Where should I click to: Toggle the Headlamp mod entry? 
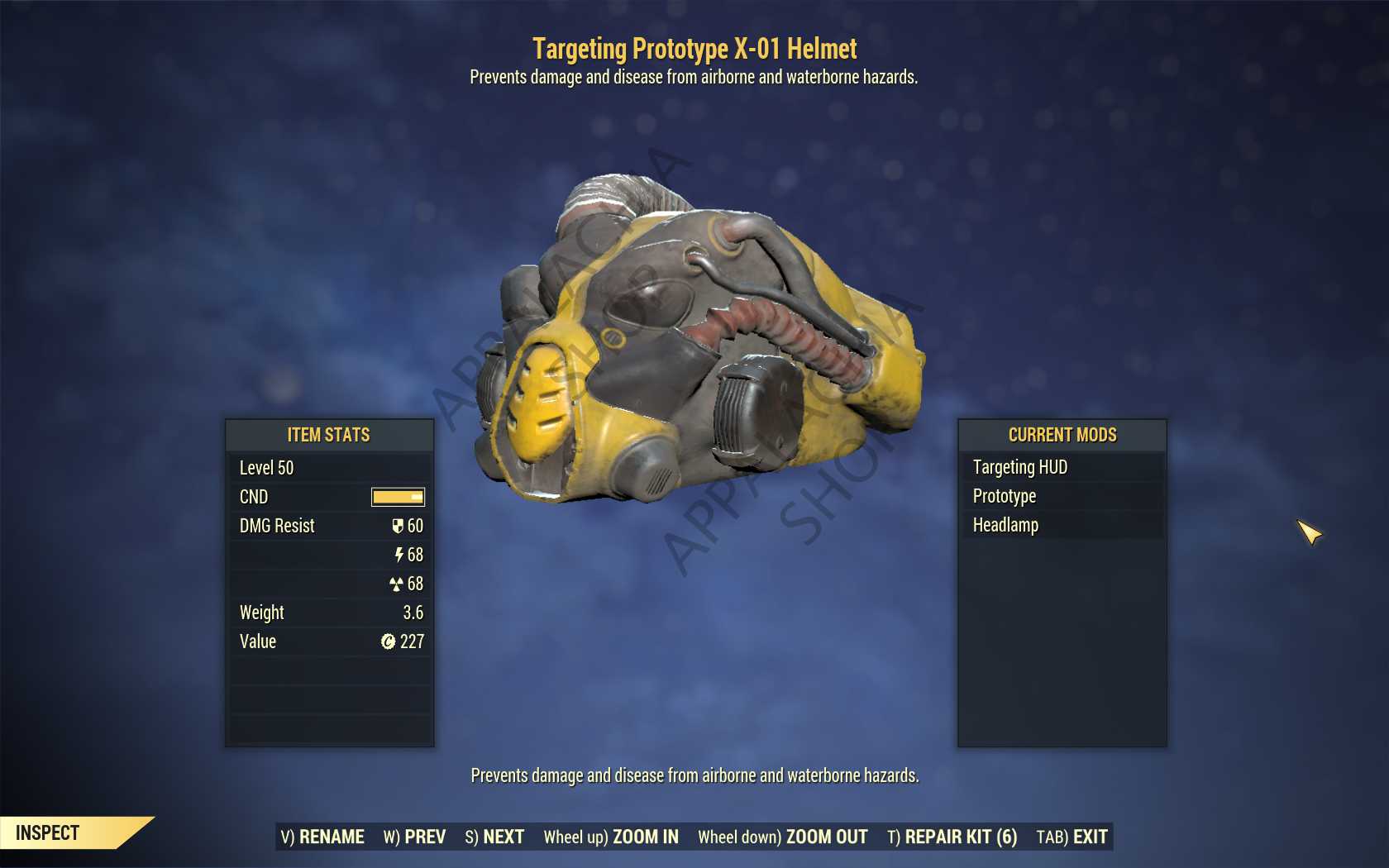(1005, 525)
